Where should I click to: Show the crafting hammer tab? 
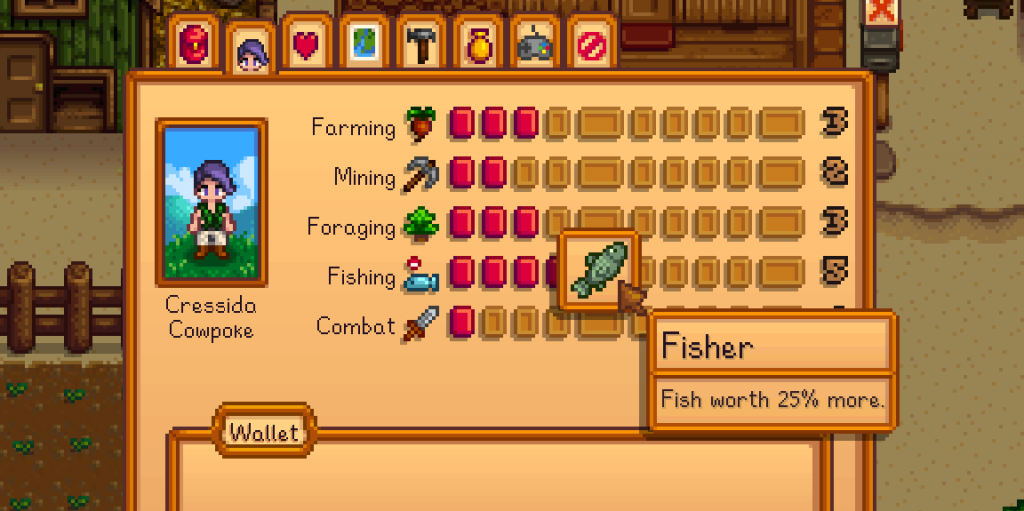[421, 44]
